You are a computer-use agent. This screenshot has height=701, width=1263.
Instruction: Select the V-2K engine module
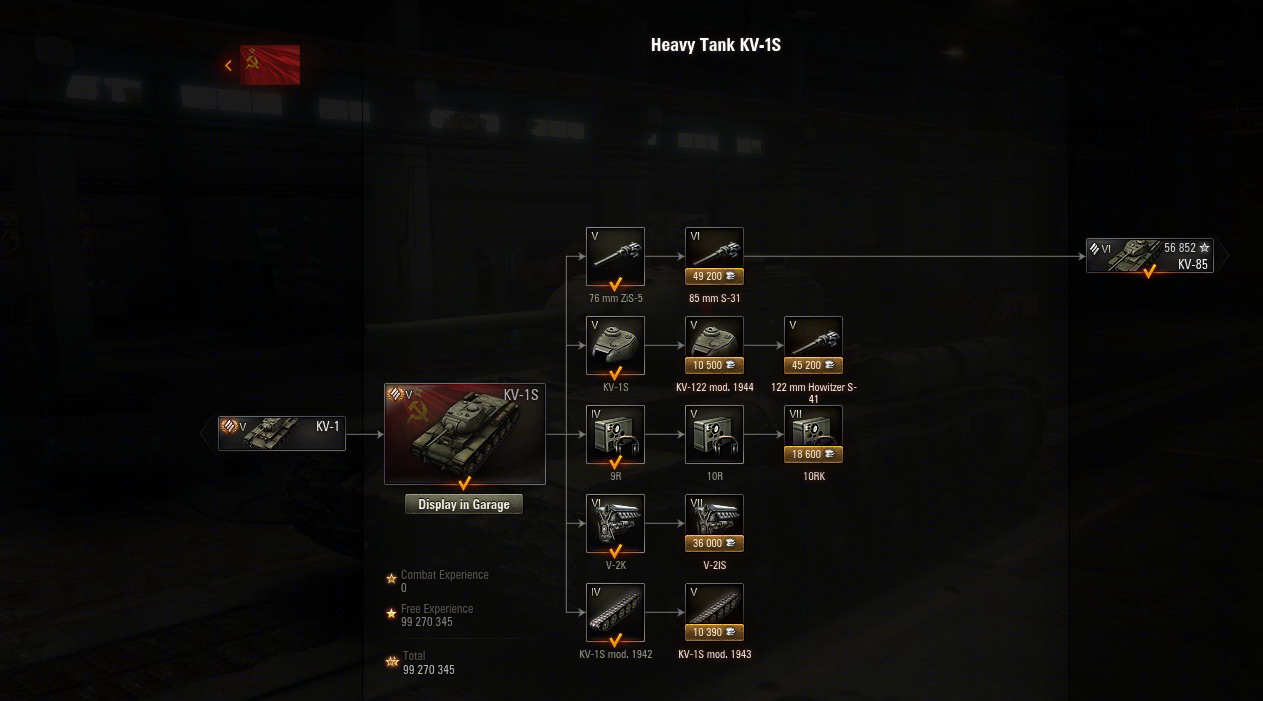pyautogui.click(x=615, y=523)
